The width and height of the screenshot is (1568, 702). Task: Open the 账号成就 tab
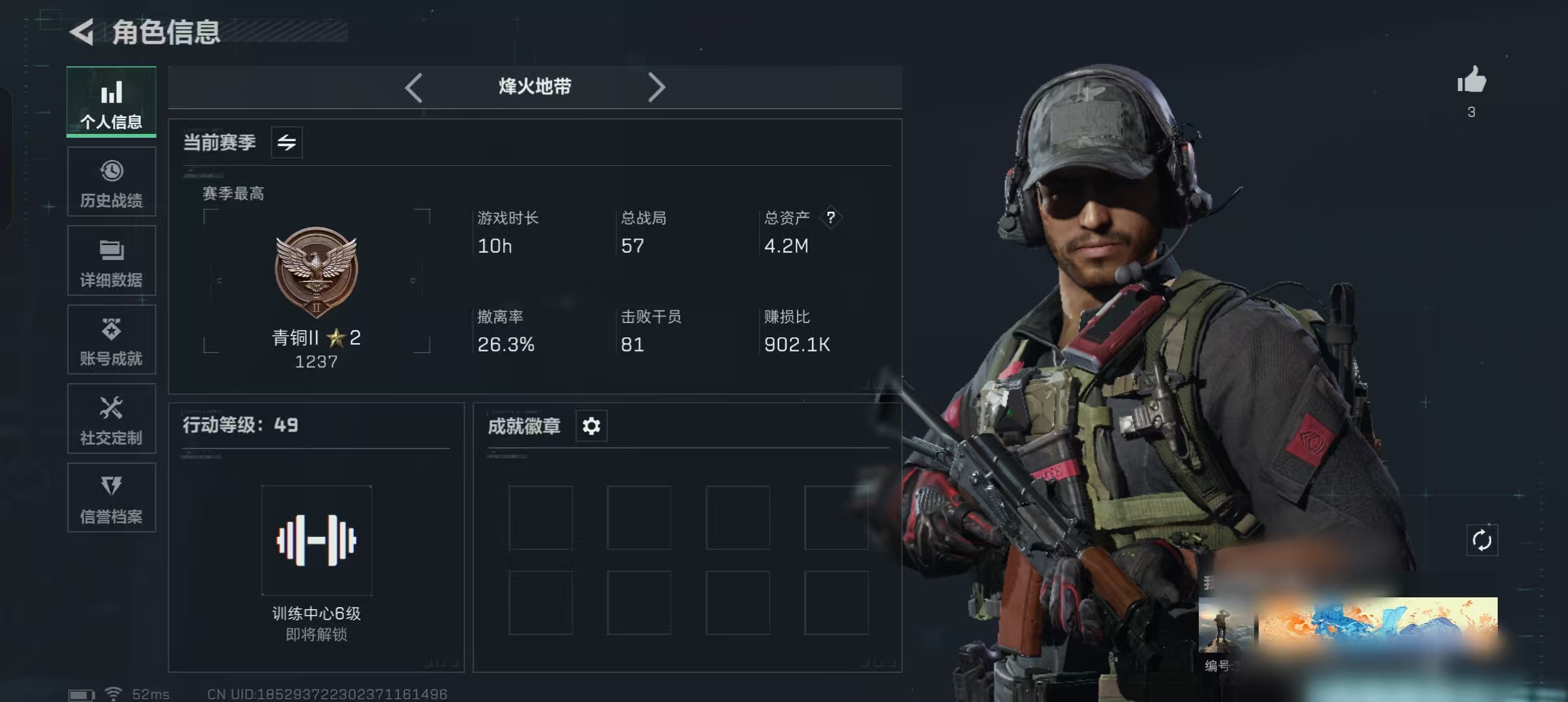[x=111, y=340]
